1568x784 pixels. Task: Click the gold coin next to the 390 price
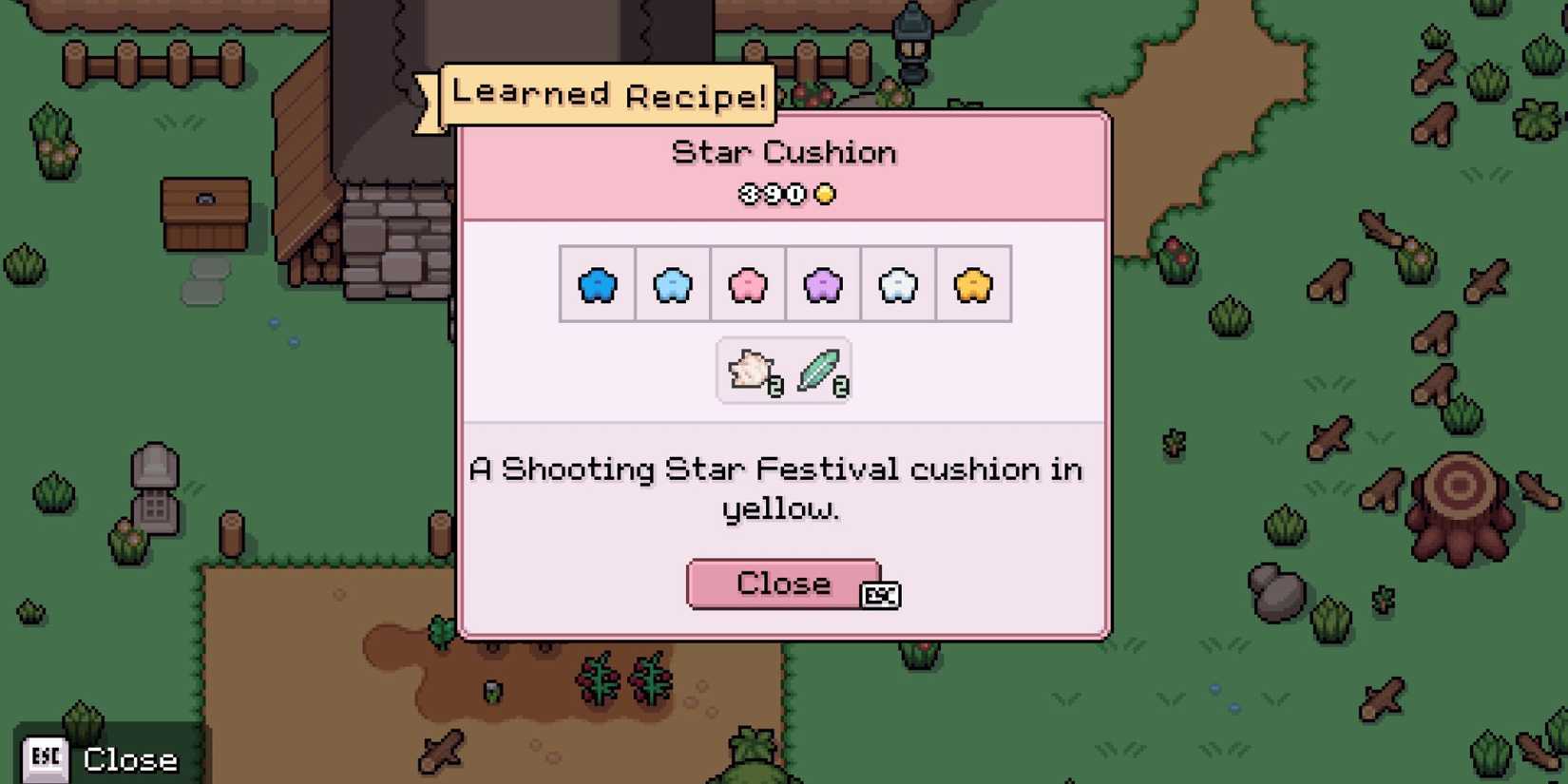point(826,194)
